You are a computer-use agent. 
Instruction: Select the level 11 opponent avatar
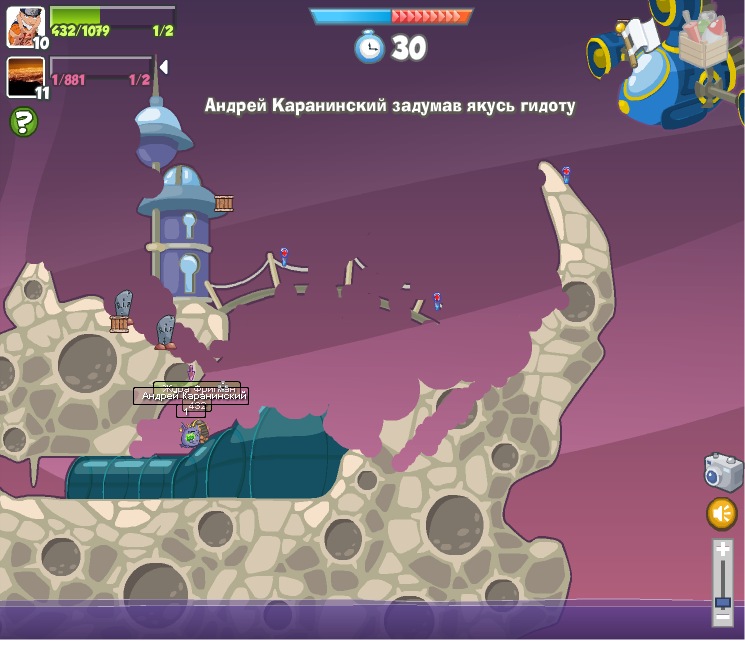[25, 76]
